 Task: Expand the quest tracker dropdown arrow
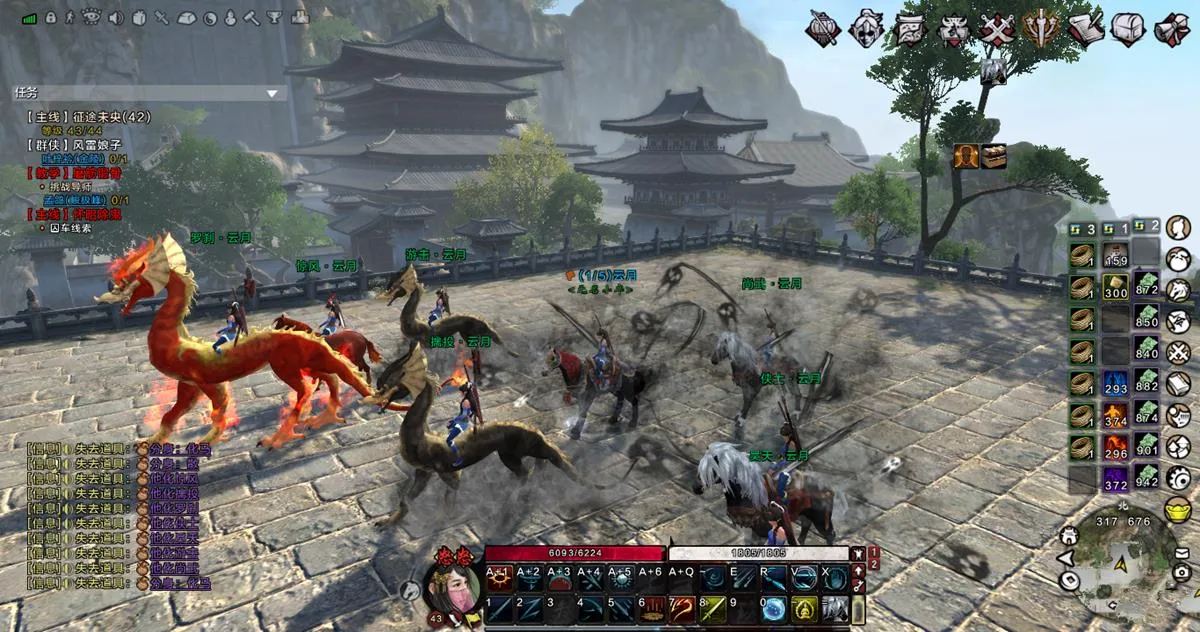coord(272,93)
